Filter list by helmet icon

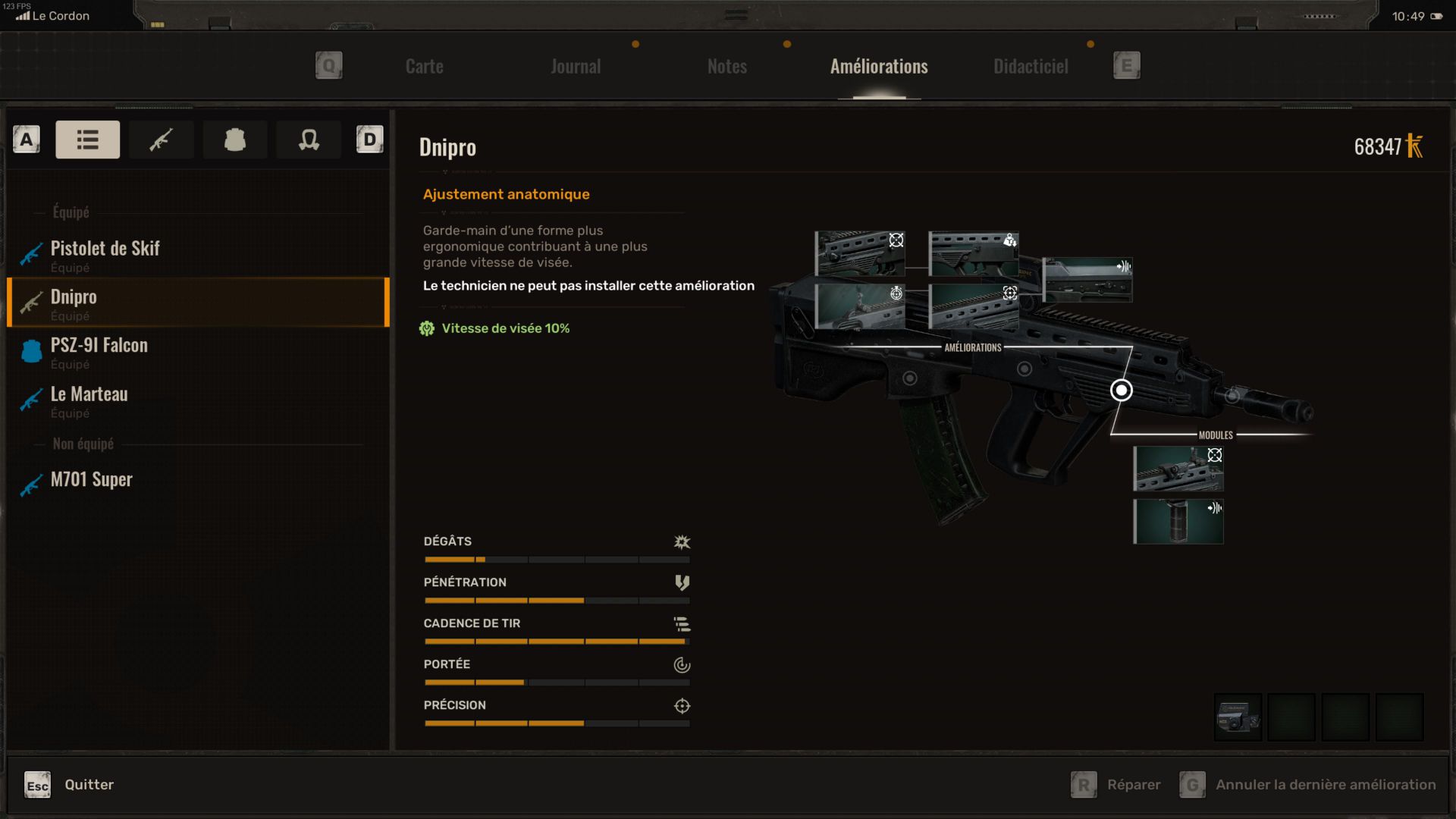[x=309, y=140]
